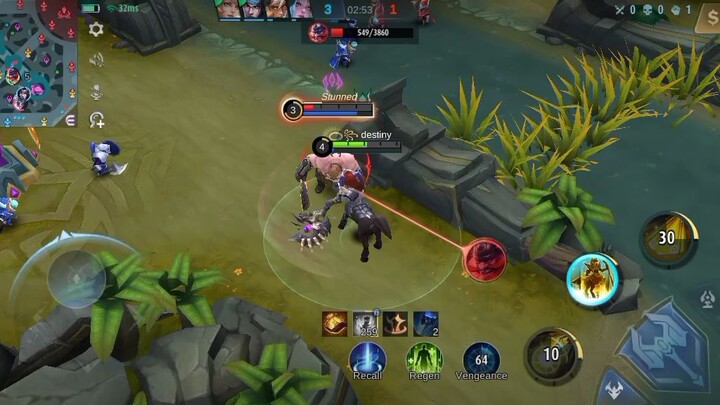The width and height of the screenshot is (720, 405).
Task: Tap the red enemy target portrait
Action: pos(485,259)
